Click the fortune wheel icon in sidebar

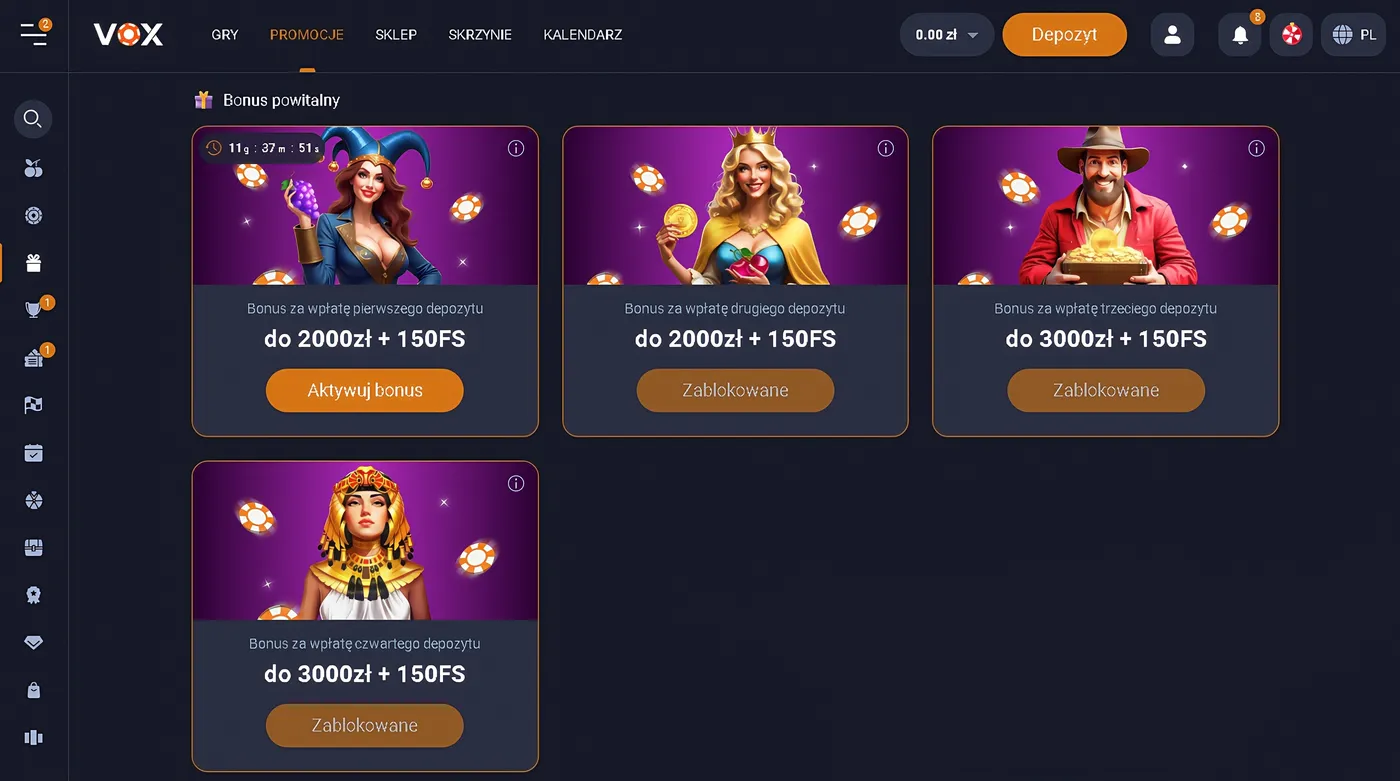pos(33,500)
